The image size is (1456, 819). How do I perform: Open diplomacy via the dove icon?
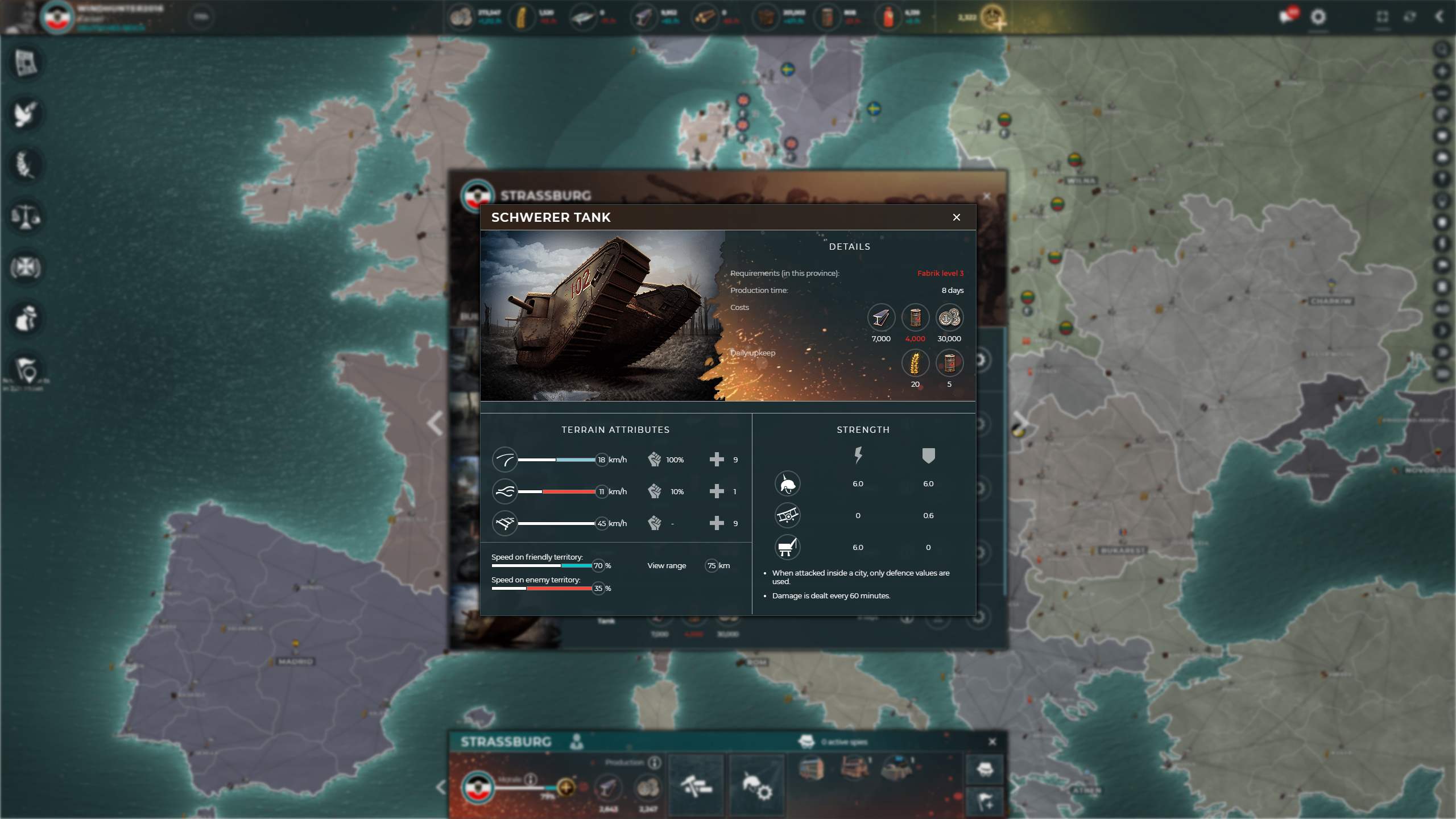[x=26, y=114]
